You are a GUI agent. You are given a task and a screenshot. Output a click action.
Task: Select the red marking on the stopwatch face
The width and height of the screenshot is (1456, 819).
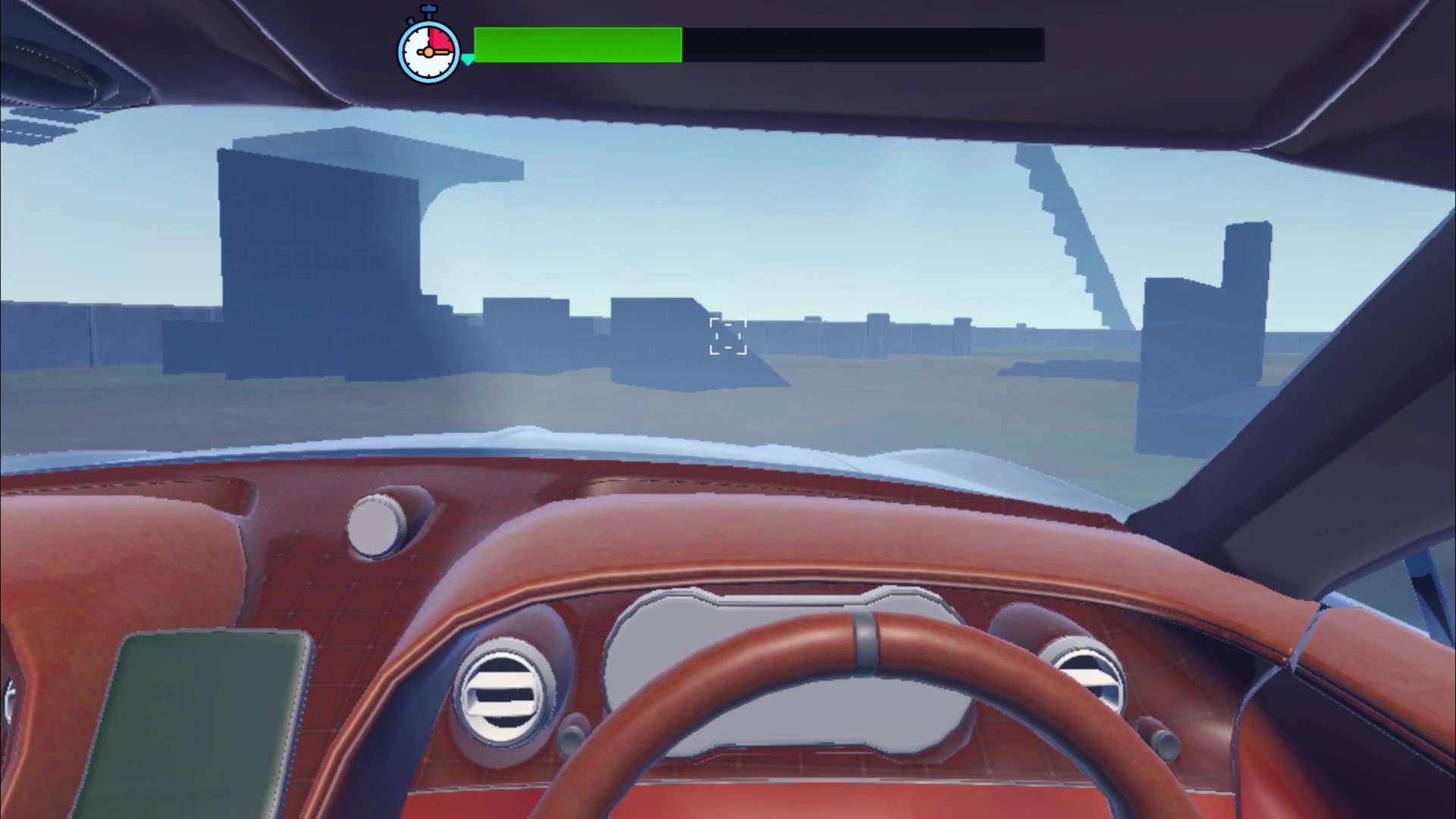441,39
